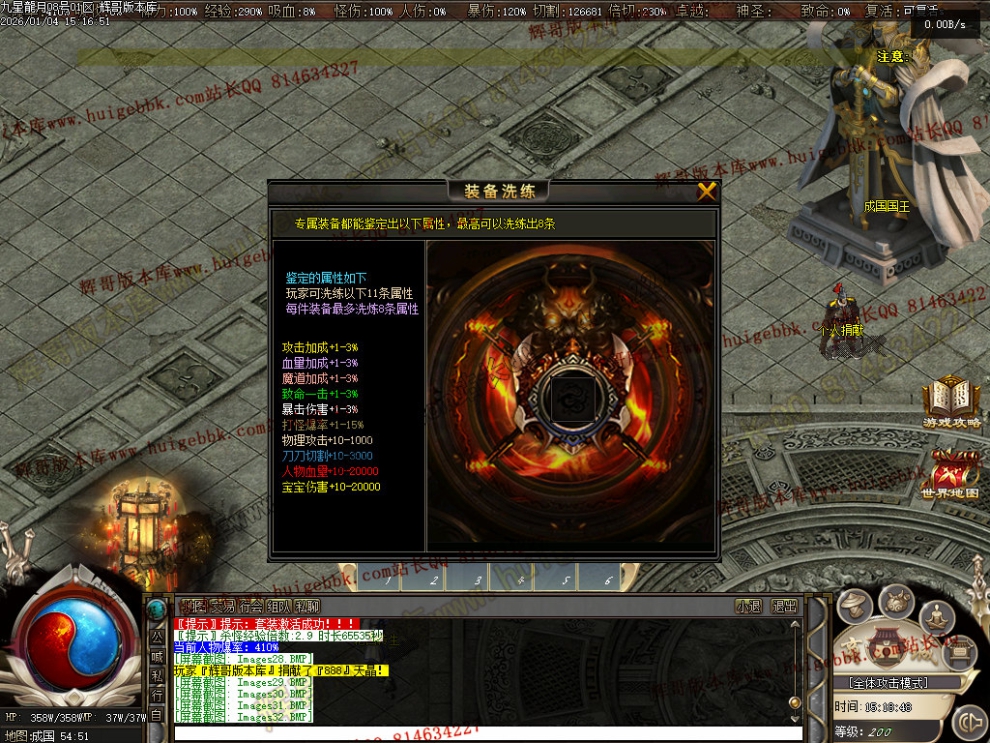This screenshot has height=743, width=990.
Task: Close the 装备洗练 equipment refining window
Action: pyautogui.click(x=707, y=191)
